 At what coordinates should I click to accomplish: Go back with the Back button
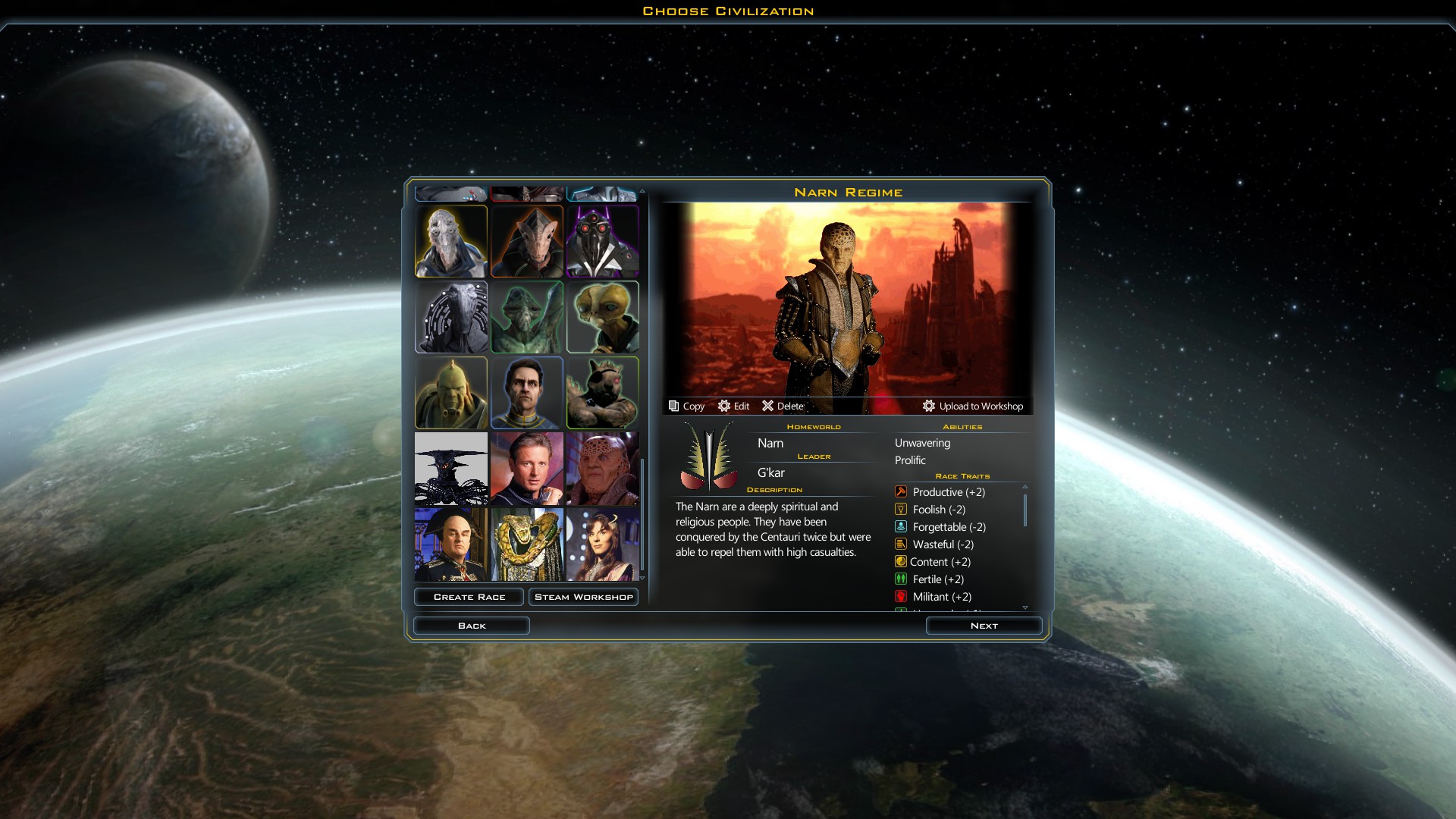(x=471, y=626)
